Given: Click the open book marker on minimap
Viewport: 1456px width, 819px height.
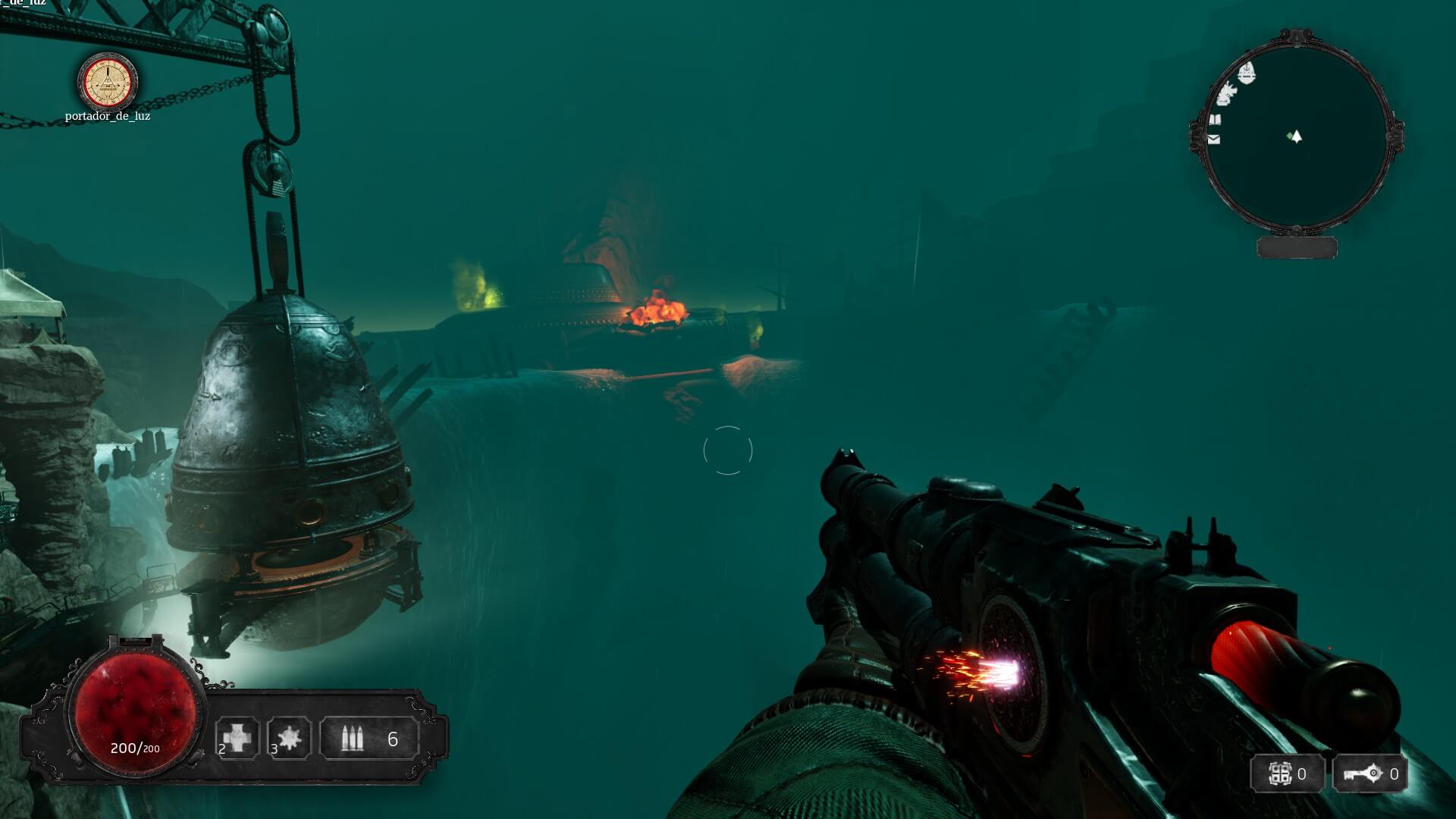Looking at the screenshot, I should pos(1215,120).
